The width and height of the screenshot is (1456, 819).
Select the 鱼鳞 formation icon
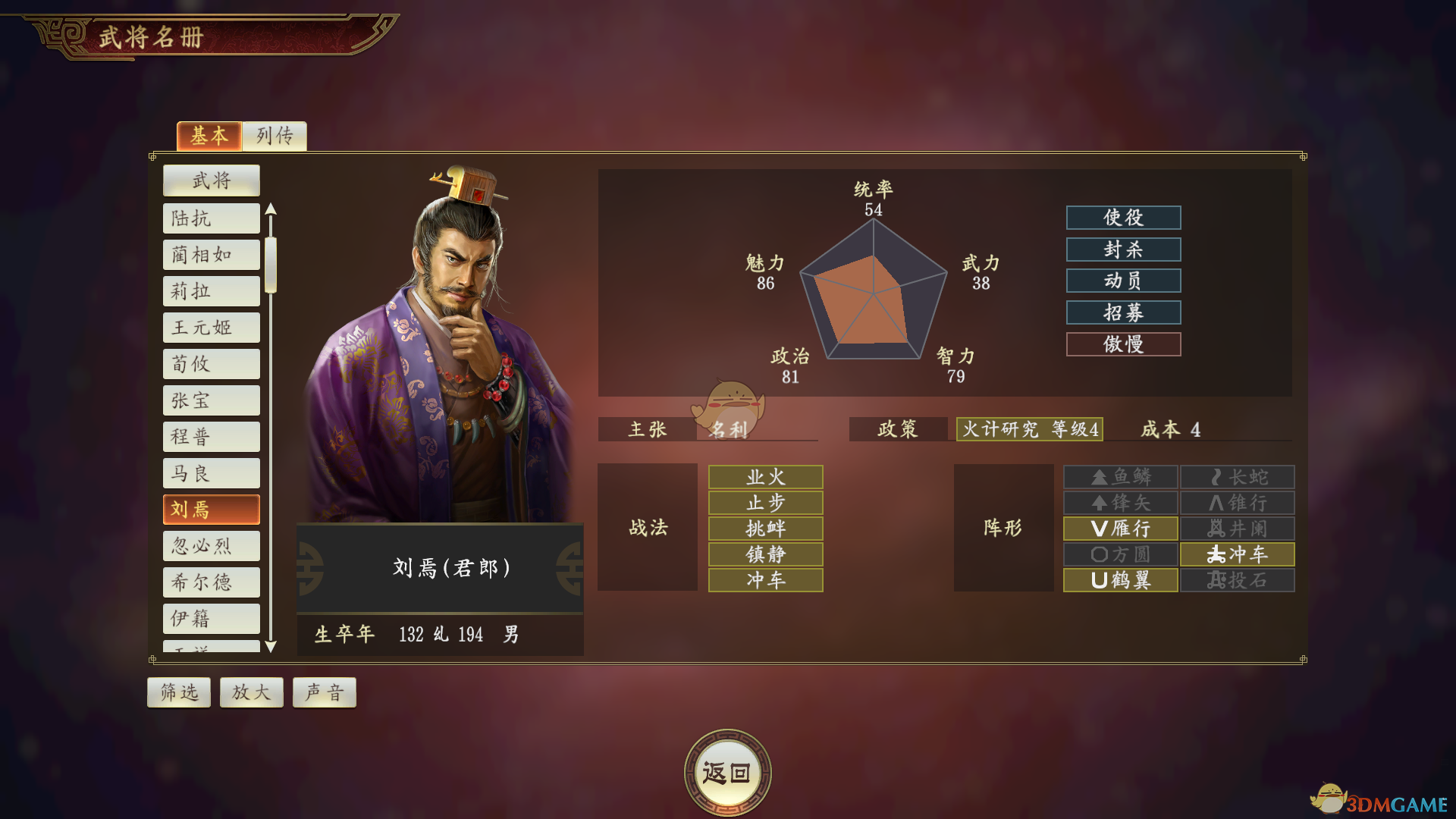click(x=1120, y=476)
